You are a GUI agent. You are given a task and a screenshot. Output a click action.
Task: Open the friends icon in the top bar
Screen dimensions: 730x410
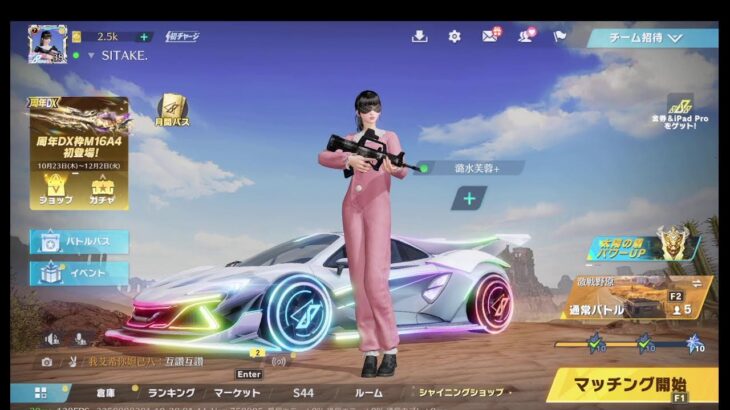524,37
